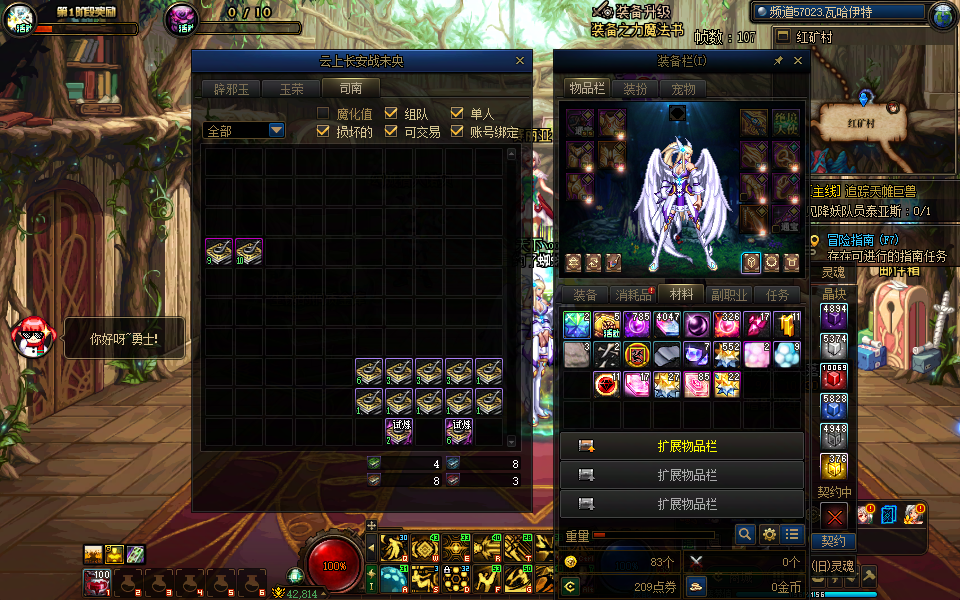Image resolution: width=960 pixels, height=600 pixels.
Task: Toggle the 魔化值 checkbox
Action: 323,114
